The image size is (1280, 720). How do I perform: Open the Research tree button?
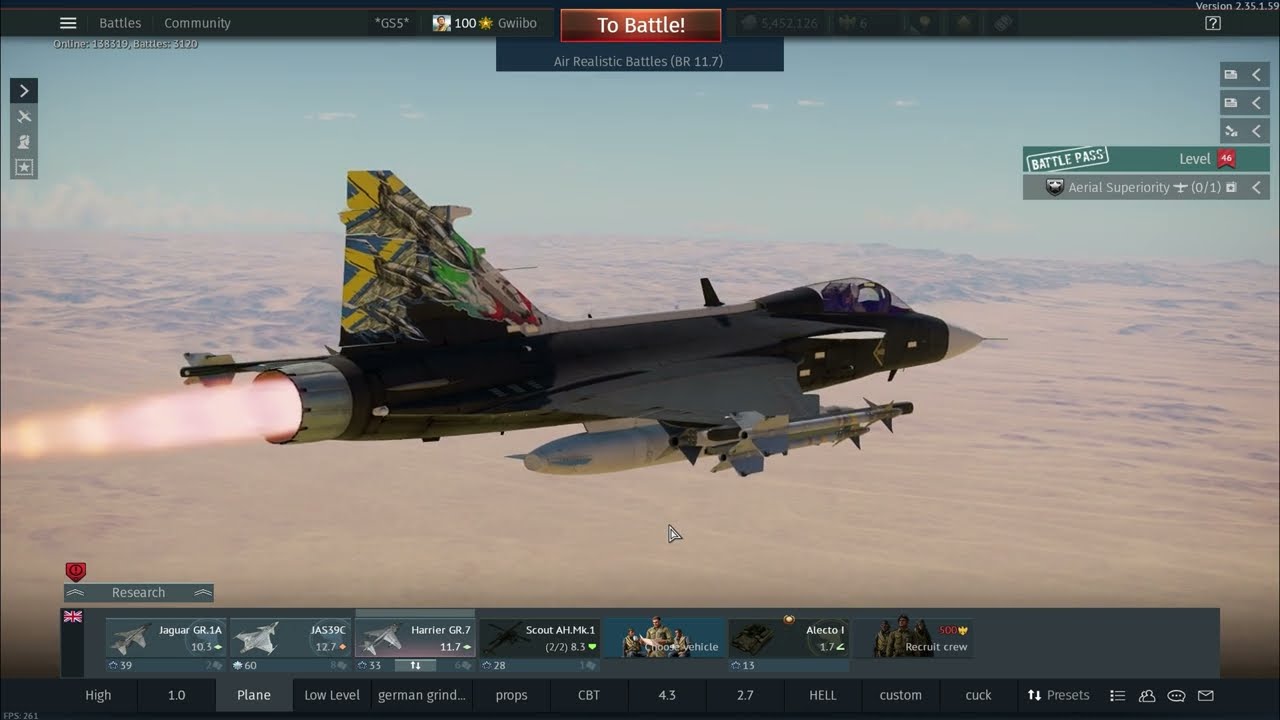tap(138, 593)
